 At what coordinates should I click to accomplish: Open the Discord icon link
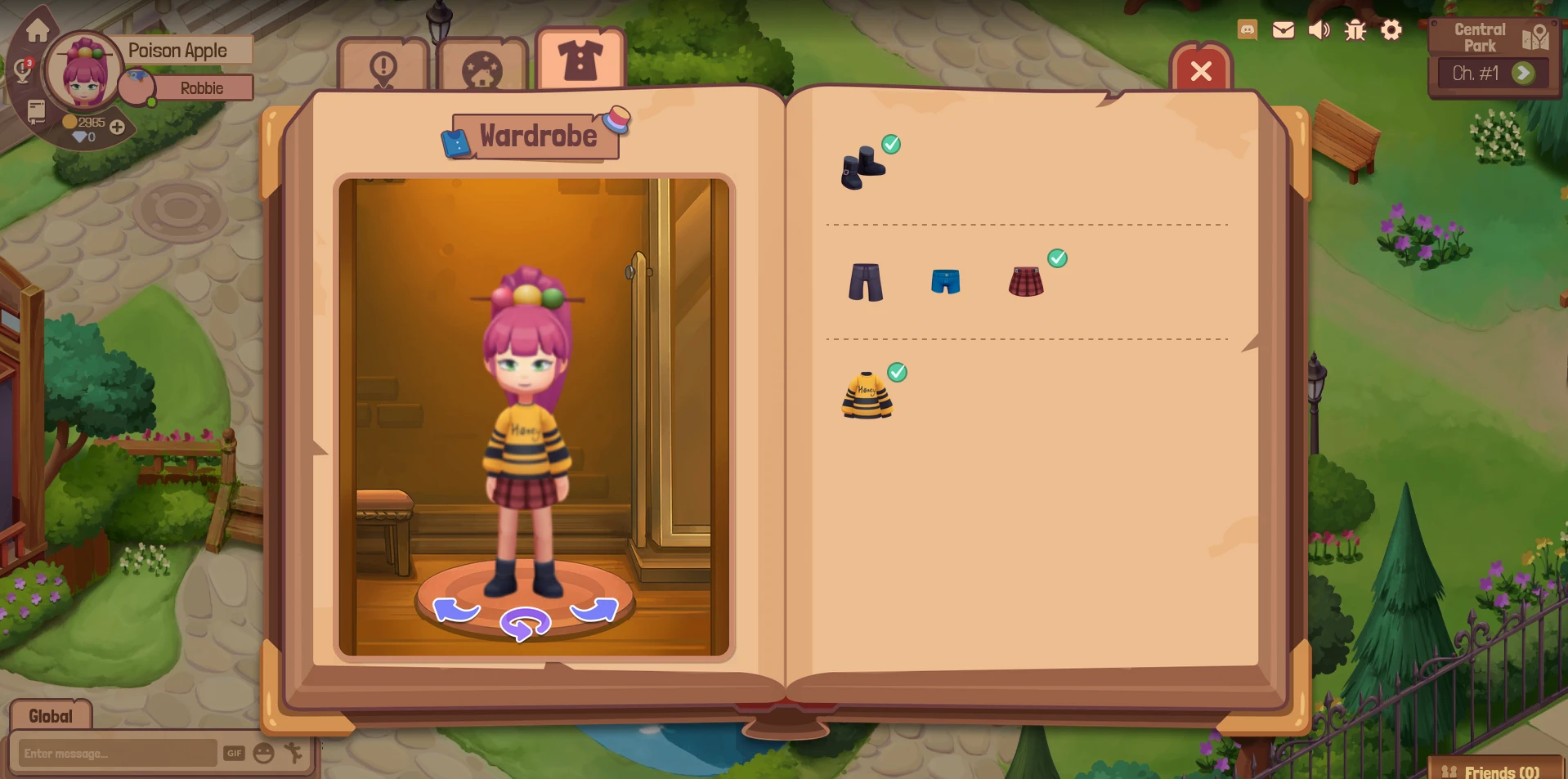coord(1248,30)
